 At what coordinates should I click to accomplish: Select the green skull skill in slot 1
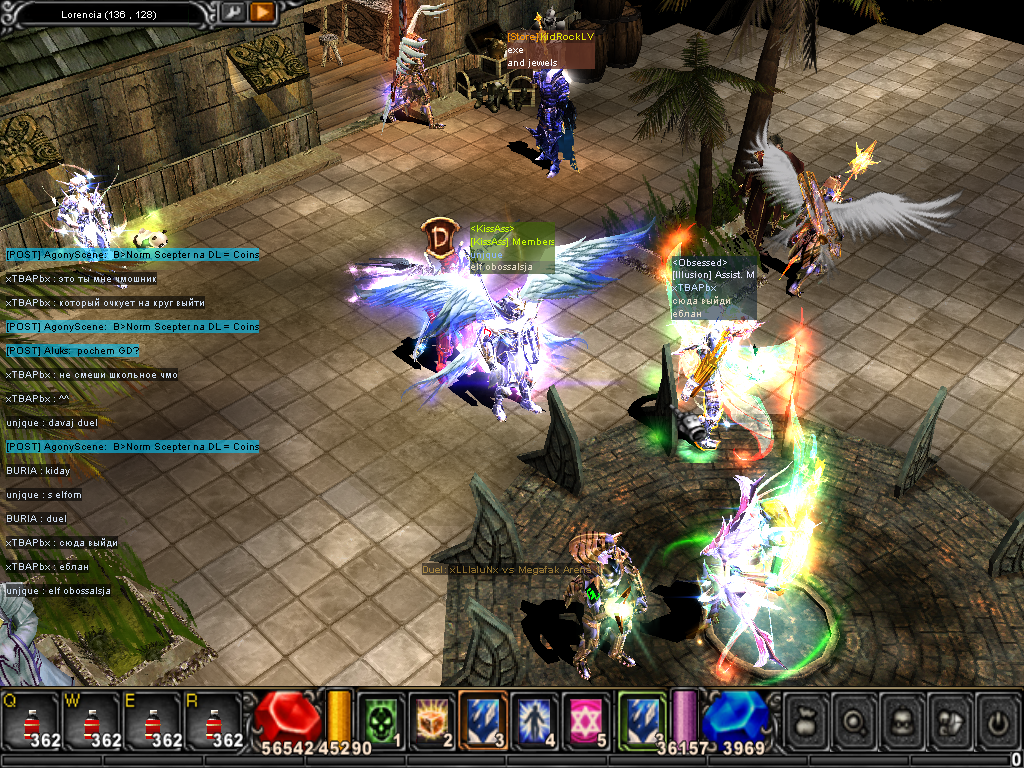(379, 718)
